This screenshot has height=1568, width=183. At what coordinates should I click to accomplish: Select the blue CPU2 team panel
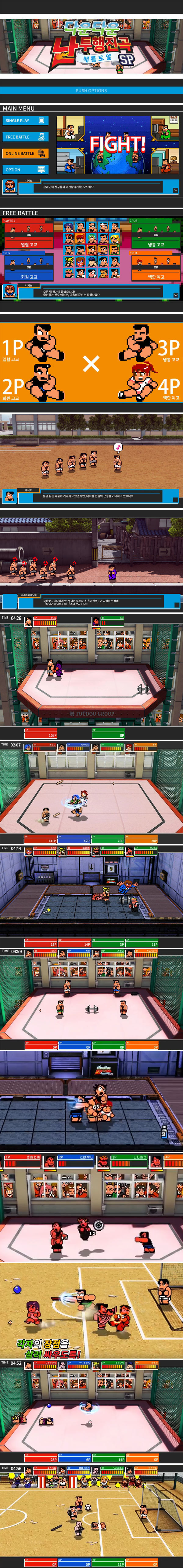tap(28, 266)
